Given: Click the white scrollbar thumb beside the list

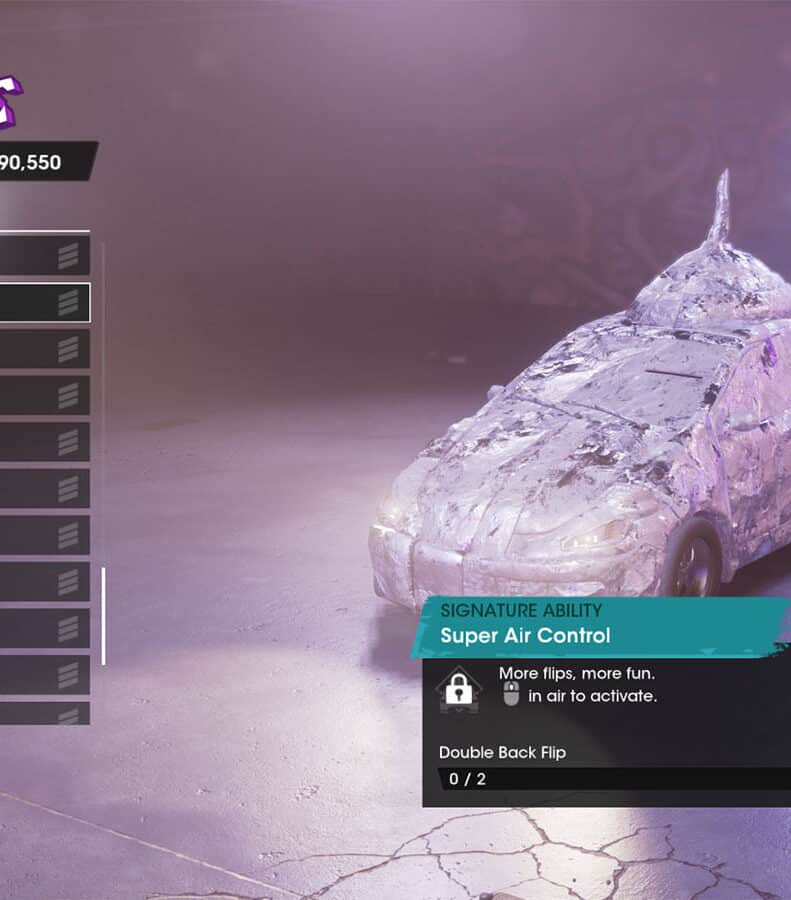Looking at the screenshot, I should click(x=103, y=615).
